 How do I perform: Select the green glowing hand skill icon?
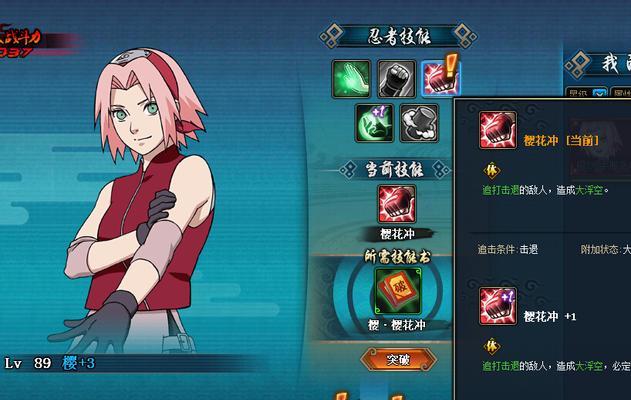350,77
